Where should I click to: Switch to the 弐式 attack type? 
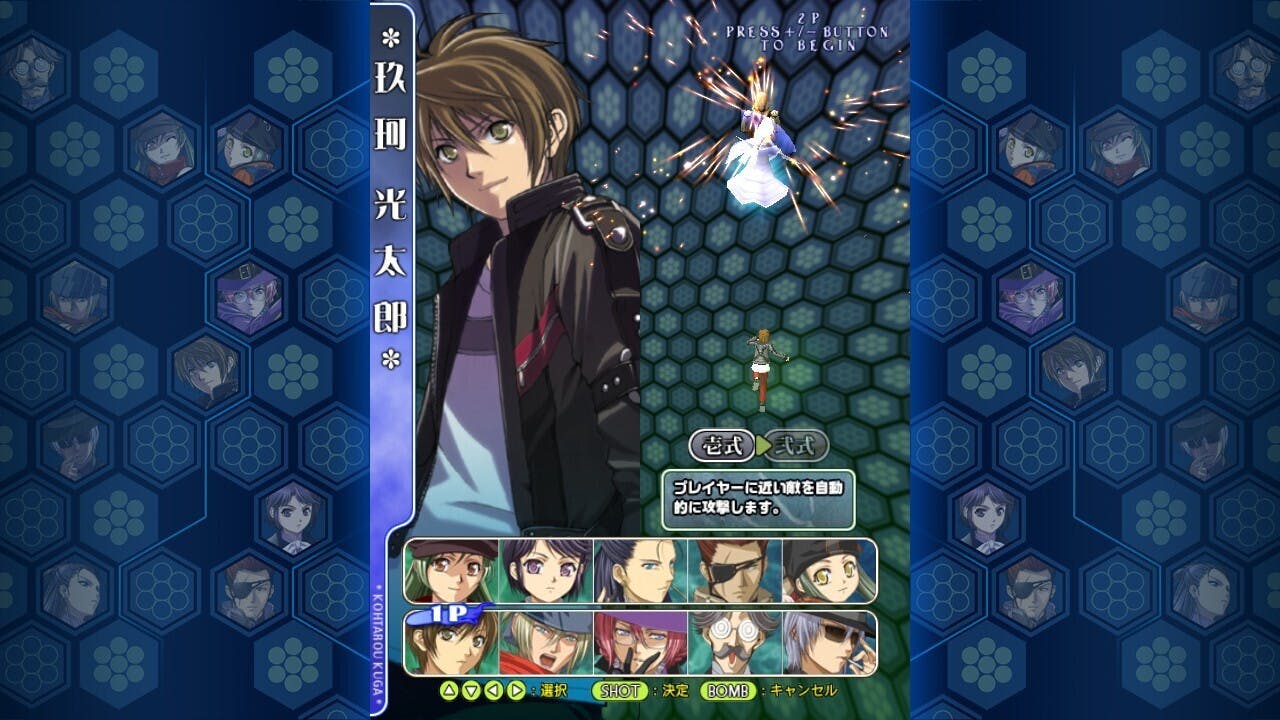point(799,445)
